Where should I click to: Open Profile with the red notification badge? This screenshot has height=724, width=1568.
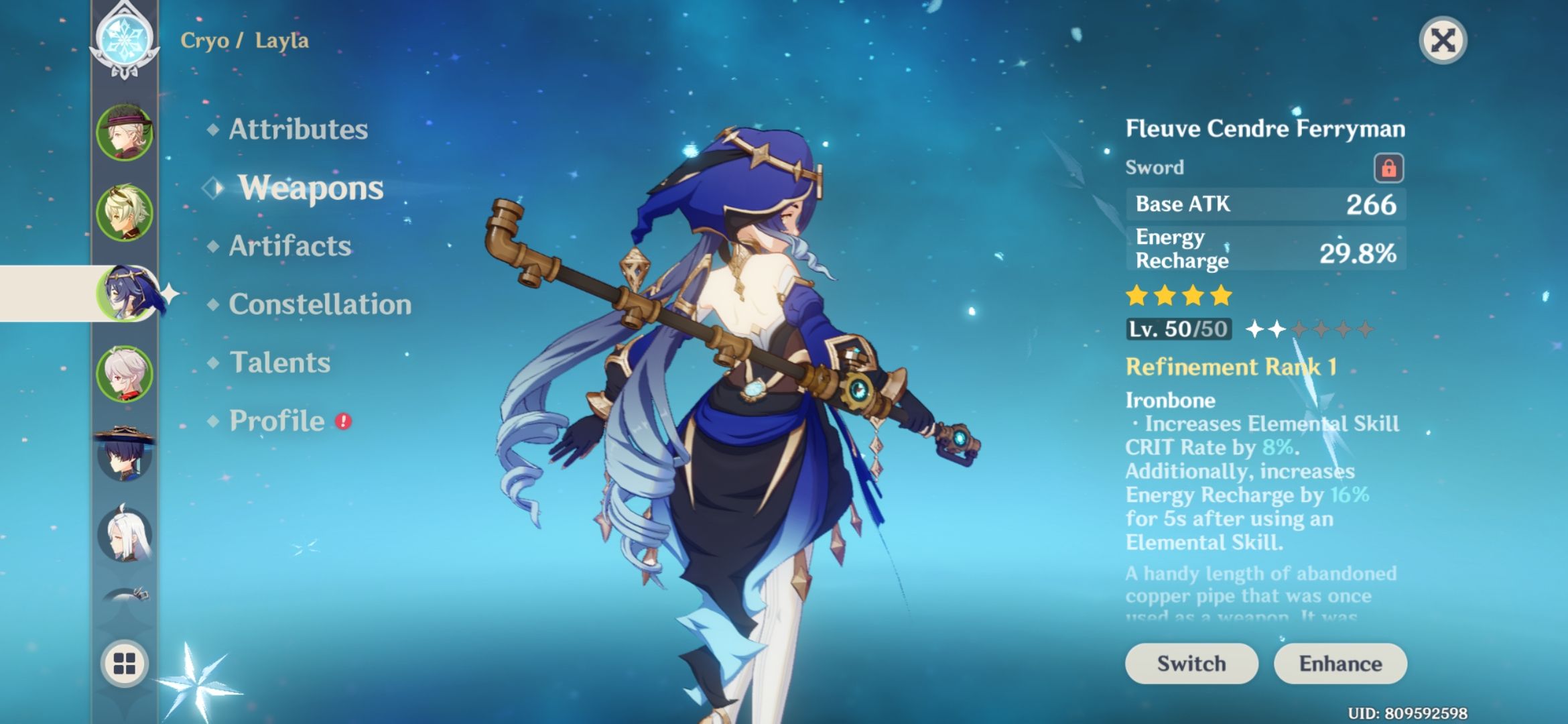pos(276,421)
